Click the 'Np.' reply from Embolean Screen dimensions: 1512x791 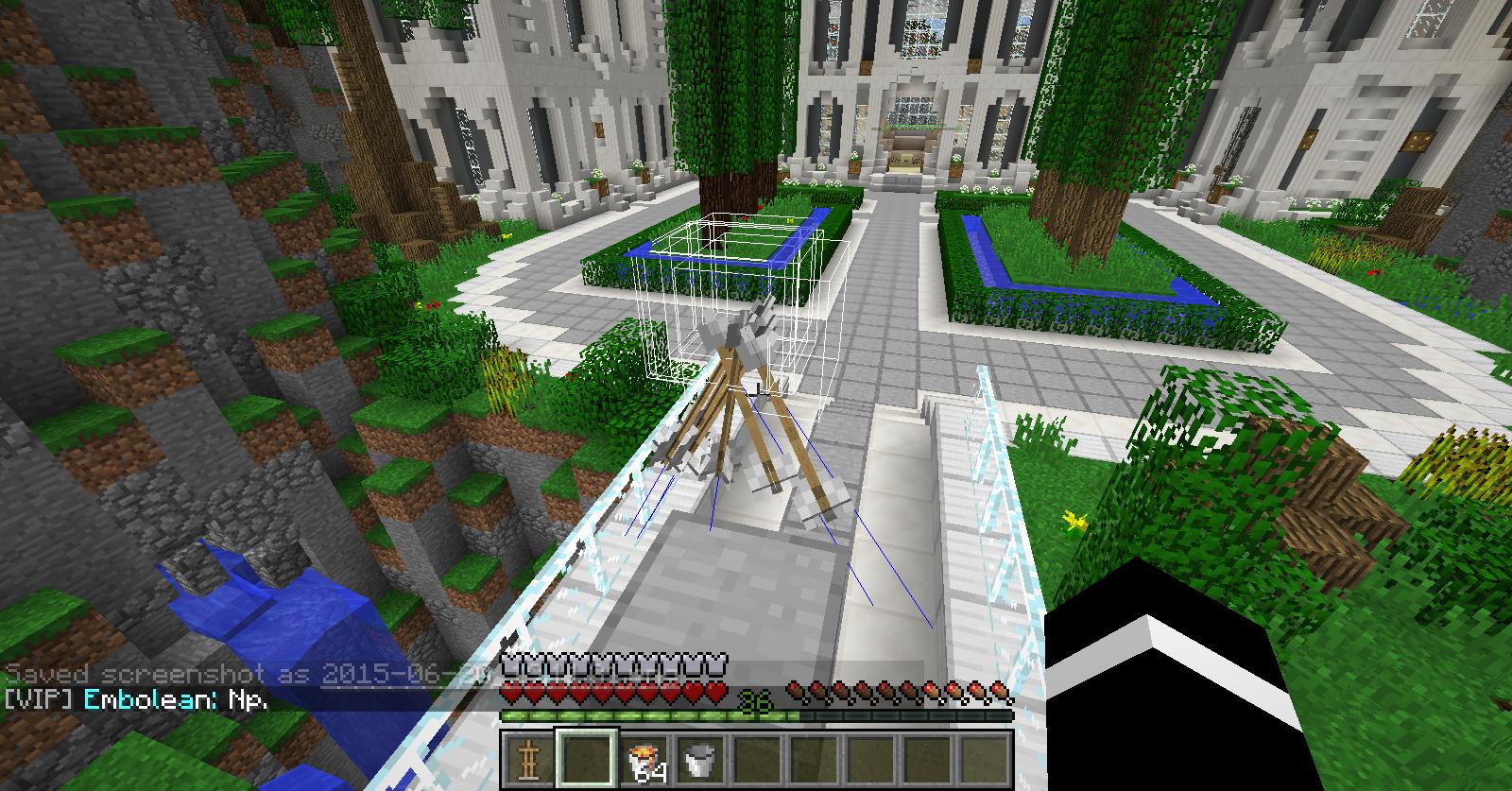(250, 699)
